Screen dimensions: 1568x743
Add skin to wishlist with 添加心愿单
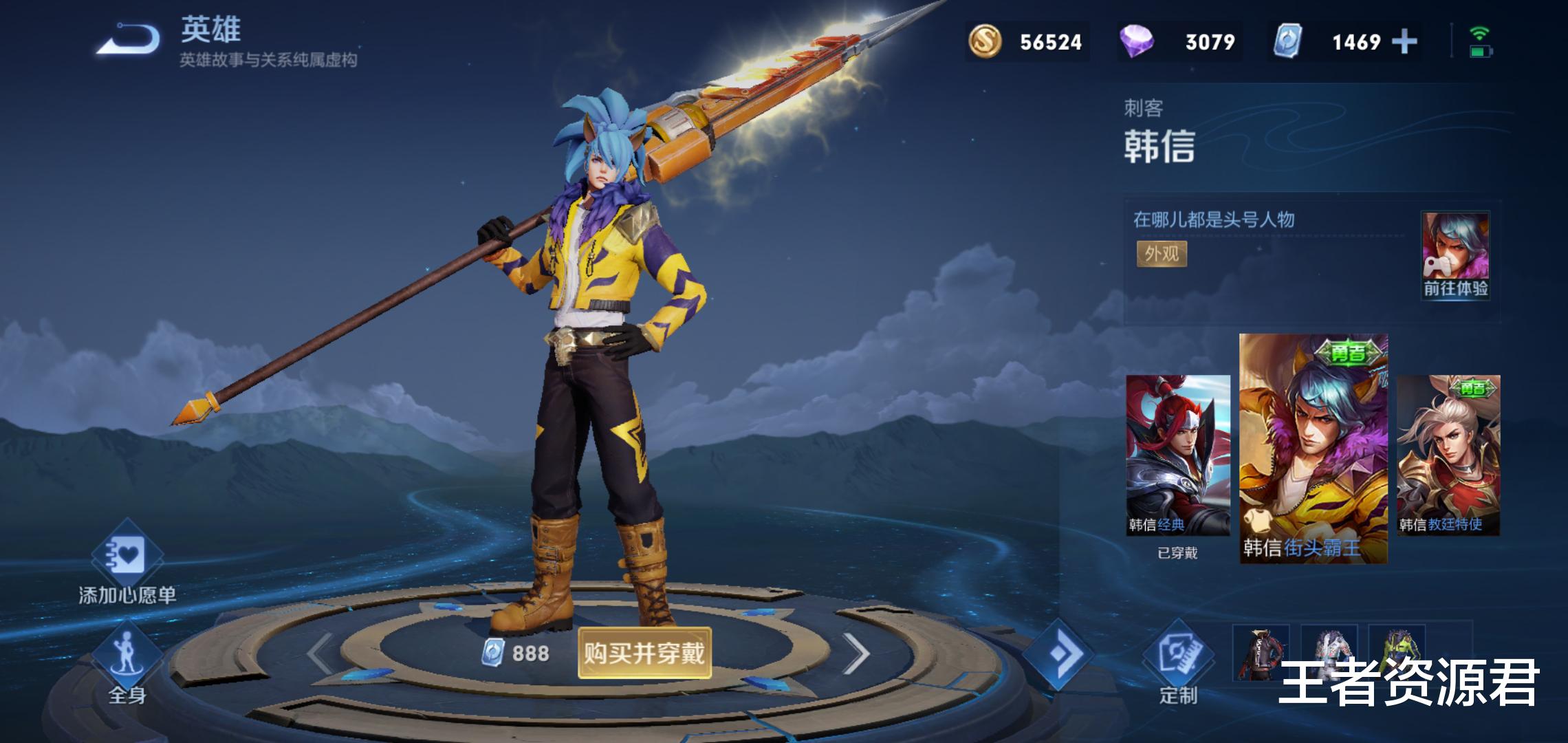[x=127, y=564]
